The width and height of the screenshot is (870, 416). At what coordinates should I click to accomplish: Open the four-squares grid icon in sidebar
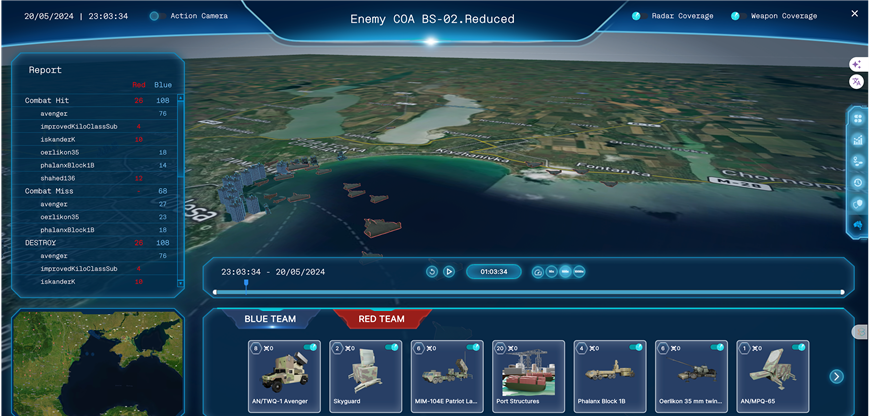pos(857,118)
